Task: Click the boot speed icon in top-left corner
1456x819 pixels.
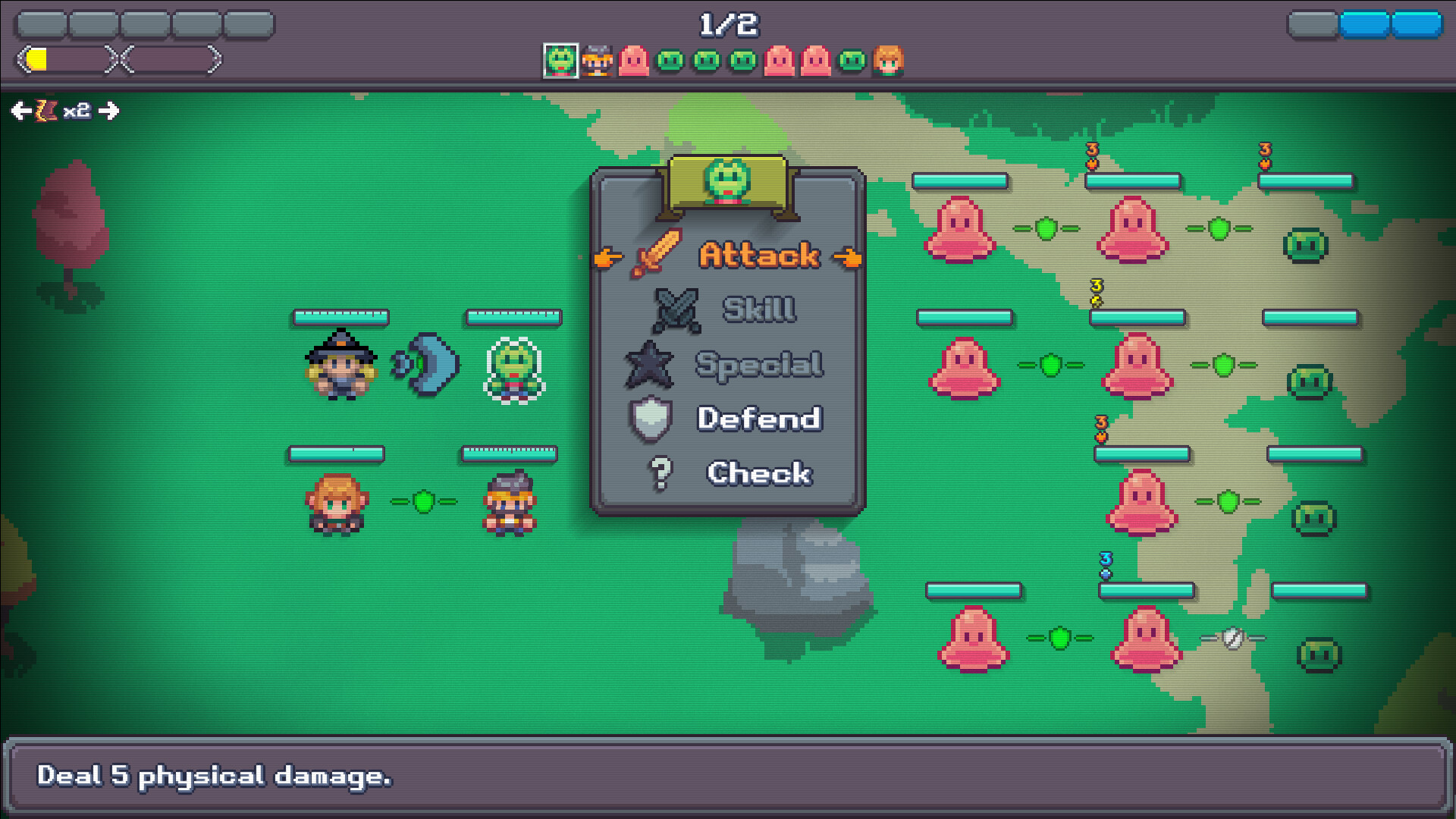Action: 47,111
